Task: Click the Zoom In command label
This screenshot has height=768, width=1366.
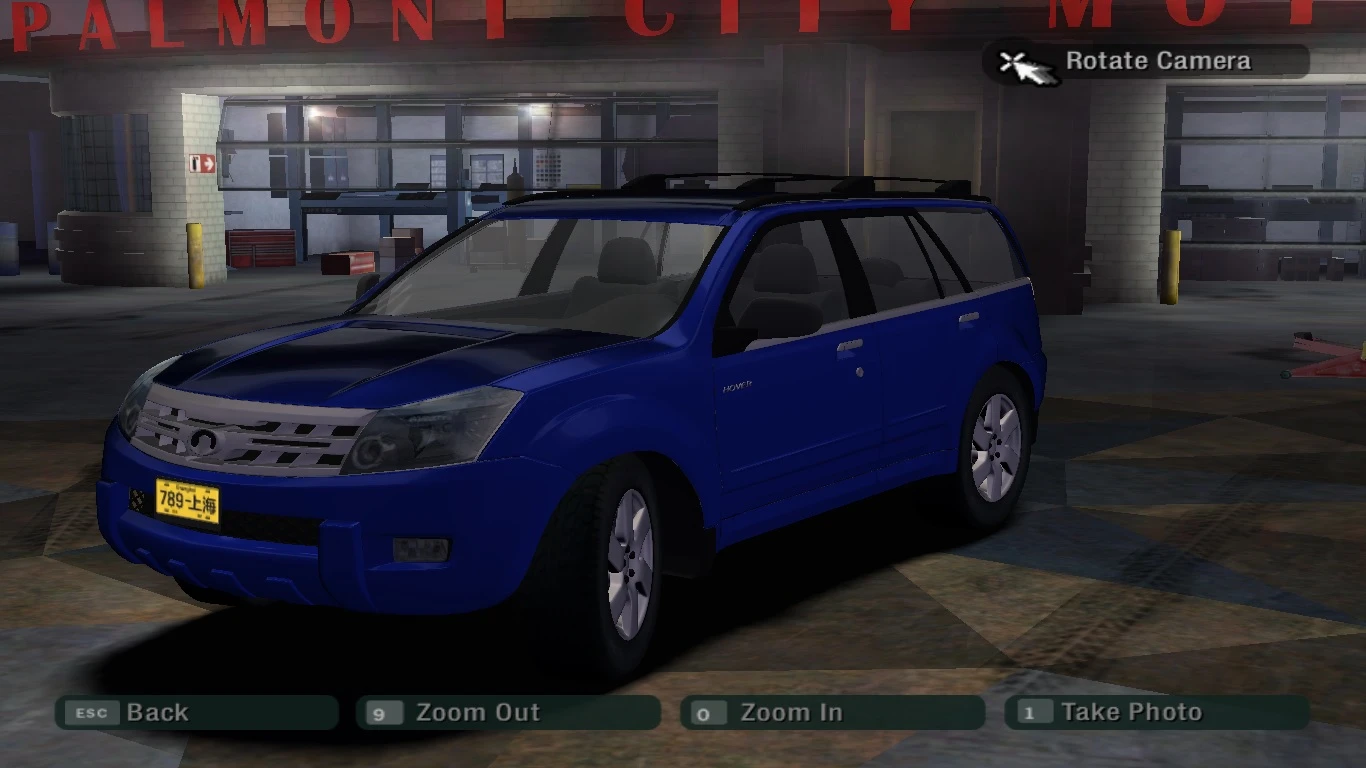Action: pos(790,712)
